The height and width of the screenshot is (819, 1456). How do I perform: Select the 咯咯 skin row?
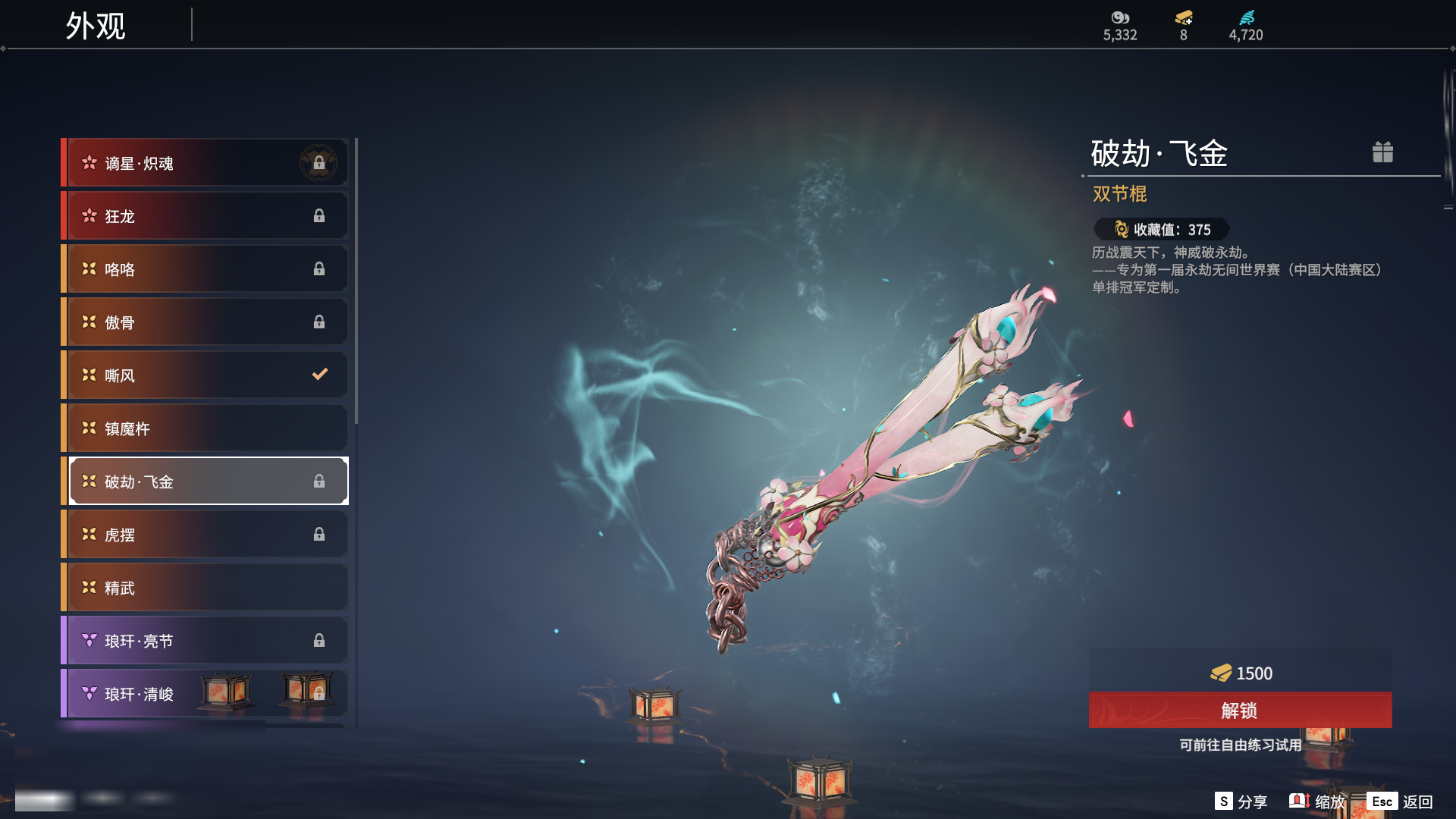click(x=205, y=269)
